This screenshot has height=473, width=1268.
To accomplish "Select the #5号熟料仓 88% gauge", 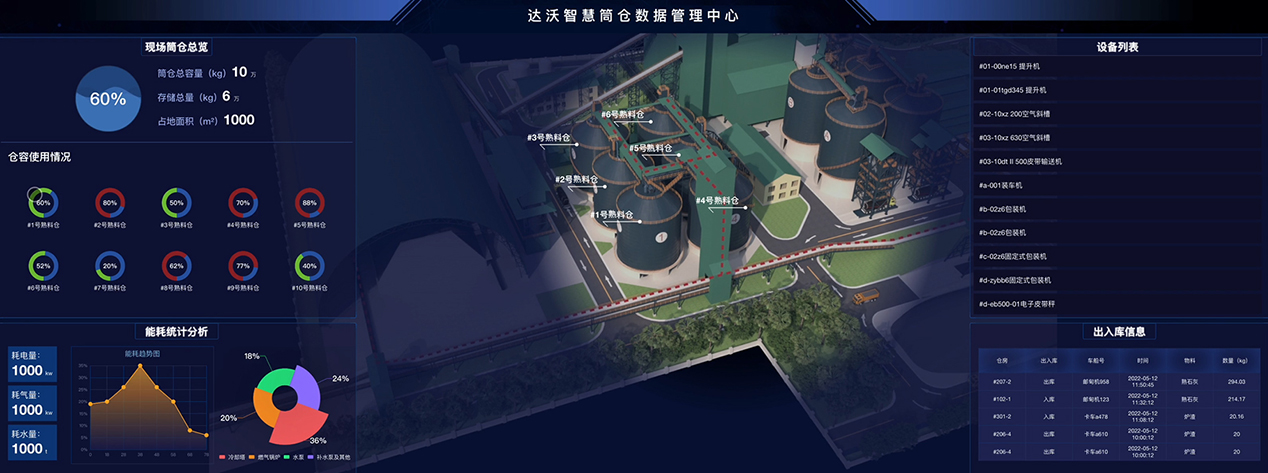I will tap(309, 203).
